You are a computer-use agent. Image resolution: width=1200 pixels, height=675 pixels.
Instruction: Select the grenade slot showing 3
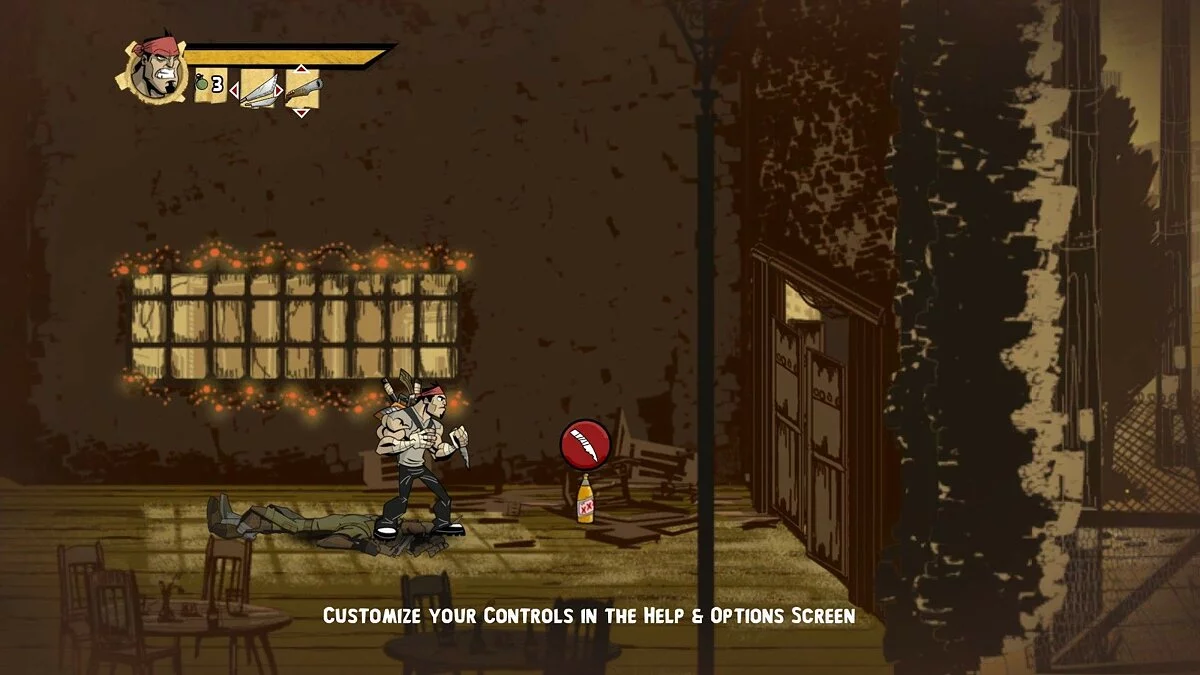209,86
